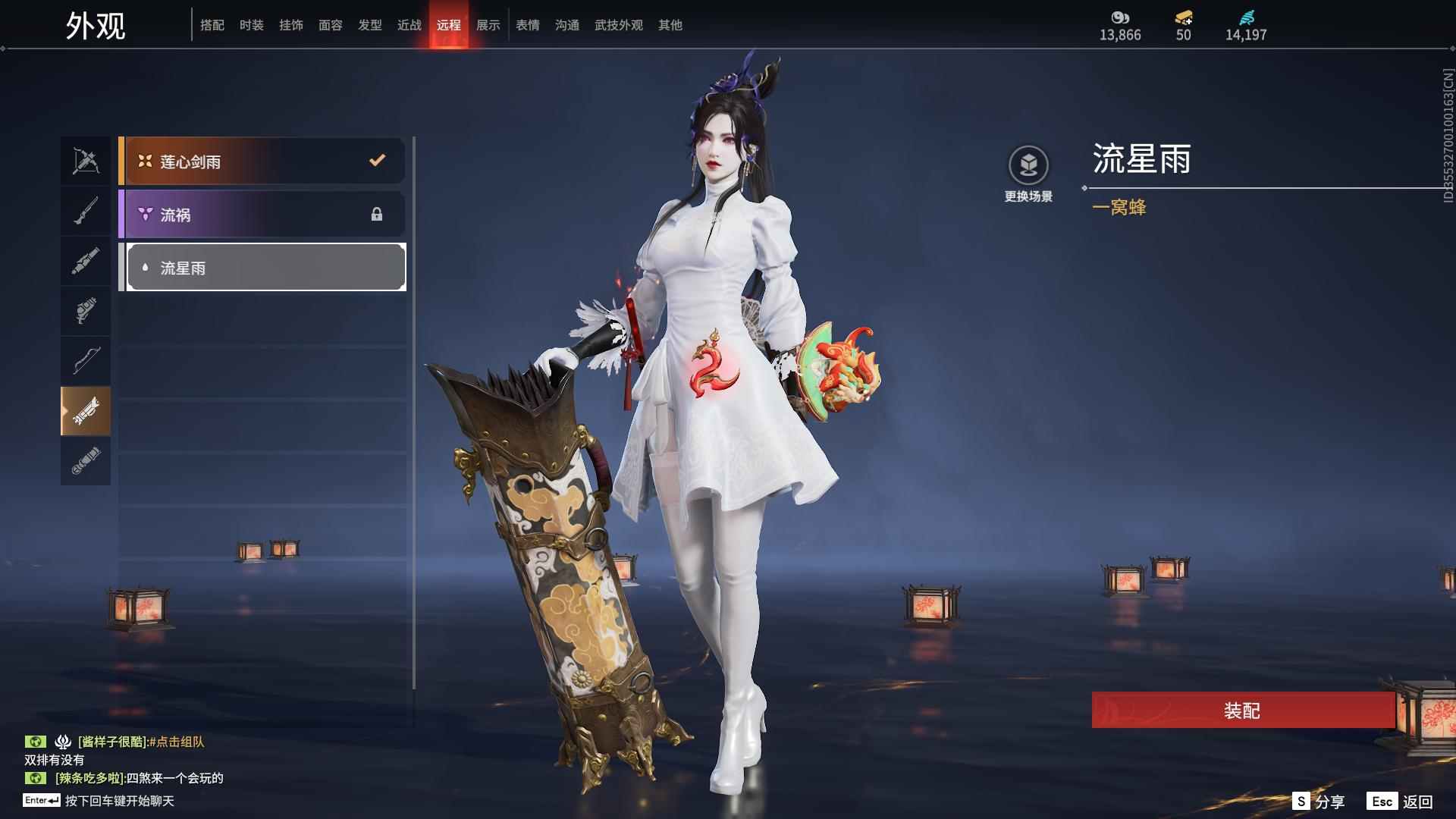Click the checkmark on 莲心剑雨 entry

(375, 160)
